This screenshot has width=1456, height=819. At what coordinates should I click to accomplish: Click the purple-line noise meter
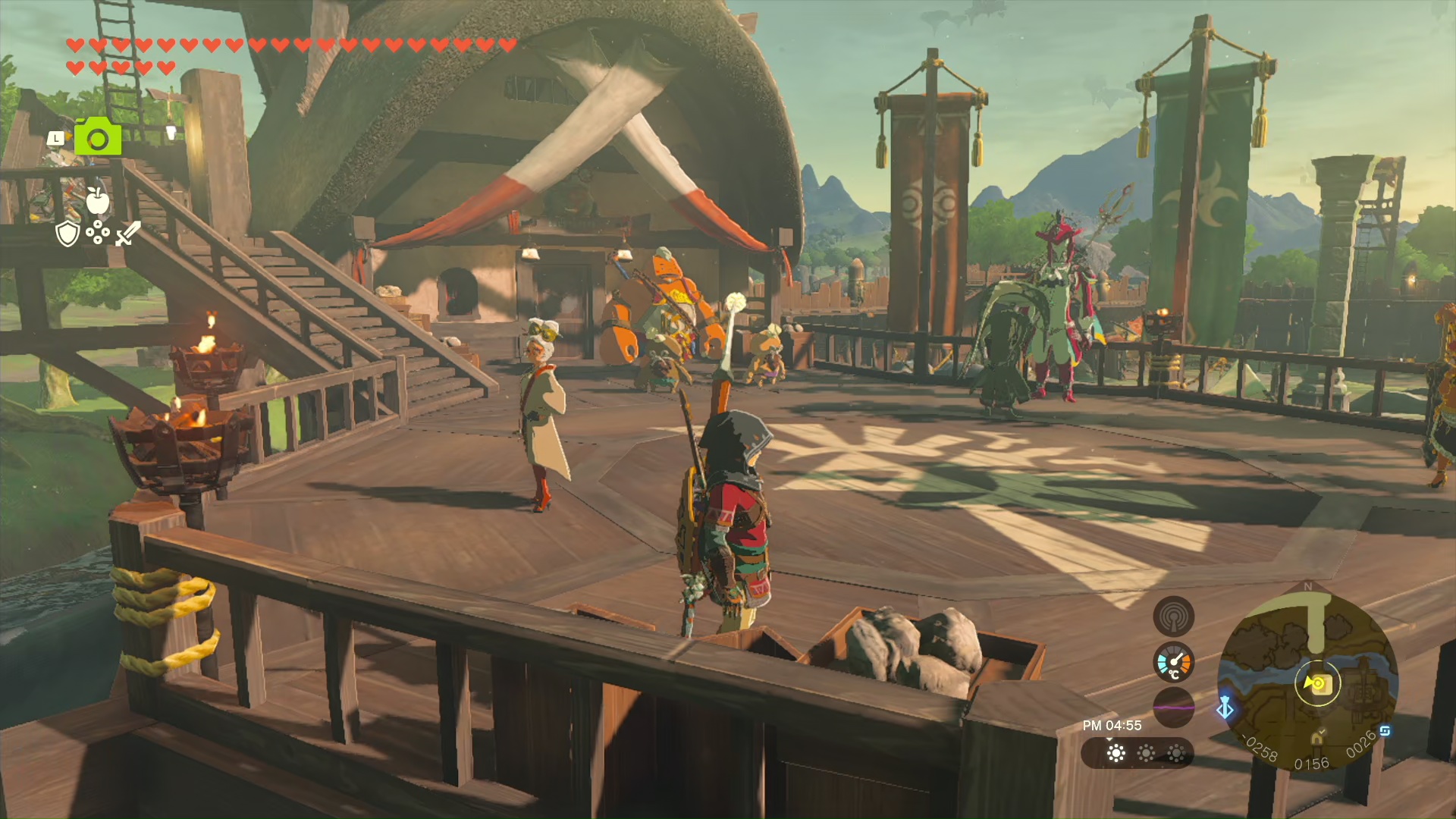click(x=1173, y=707)
